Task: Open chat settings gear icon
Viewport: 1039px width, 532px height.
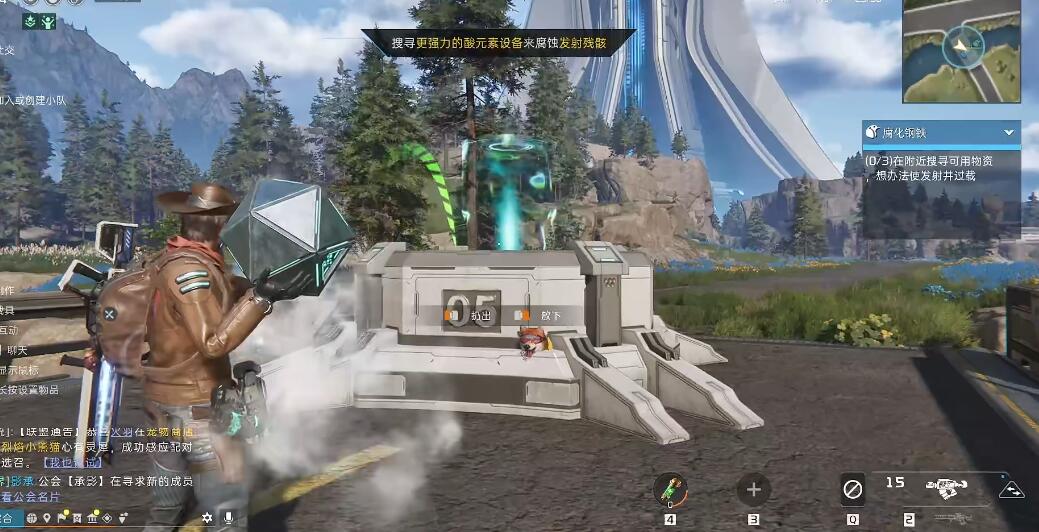Action: pos(207,517)
